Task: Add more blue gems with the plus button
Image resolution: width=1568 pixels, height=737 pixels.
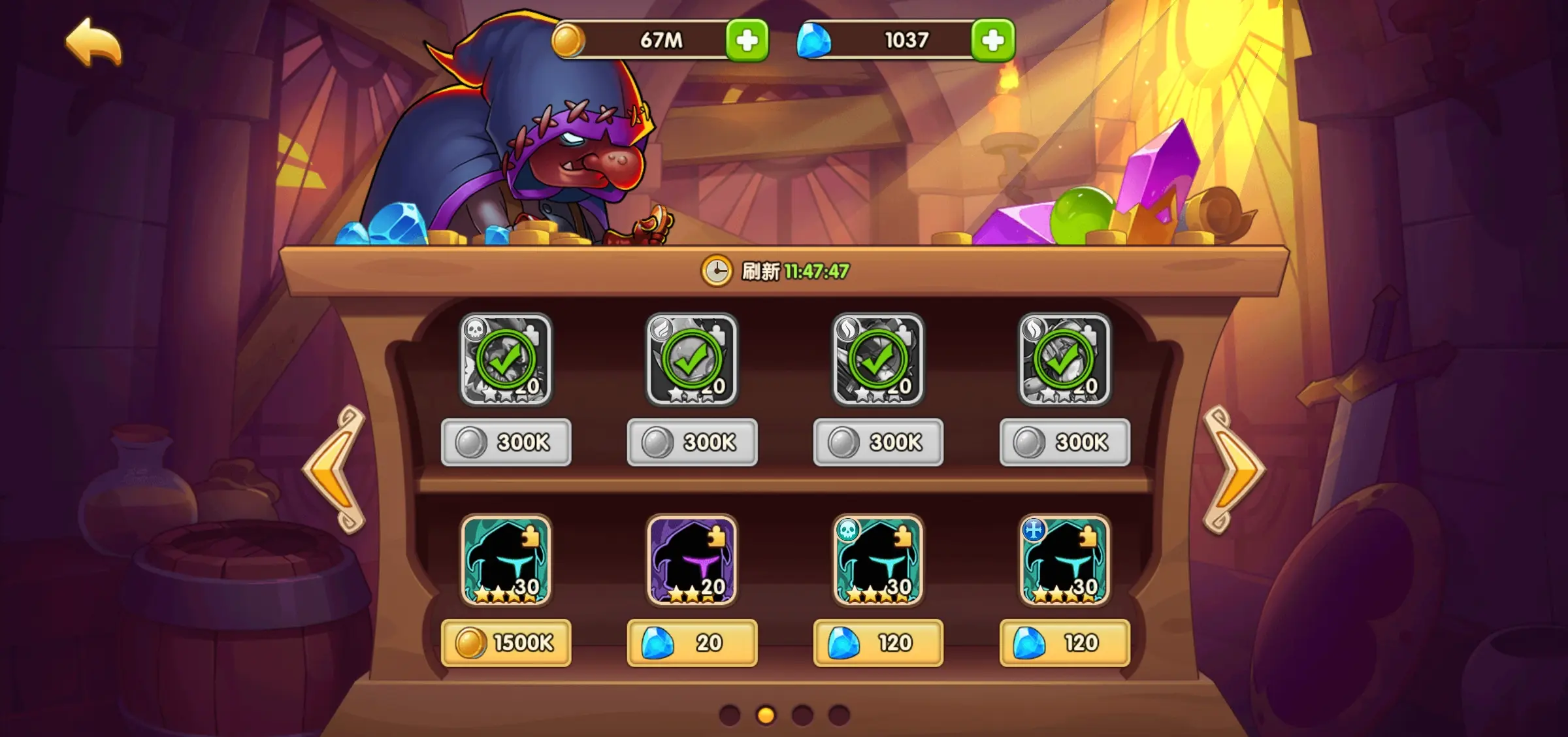Action: [x=992, y=41]
